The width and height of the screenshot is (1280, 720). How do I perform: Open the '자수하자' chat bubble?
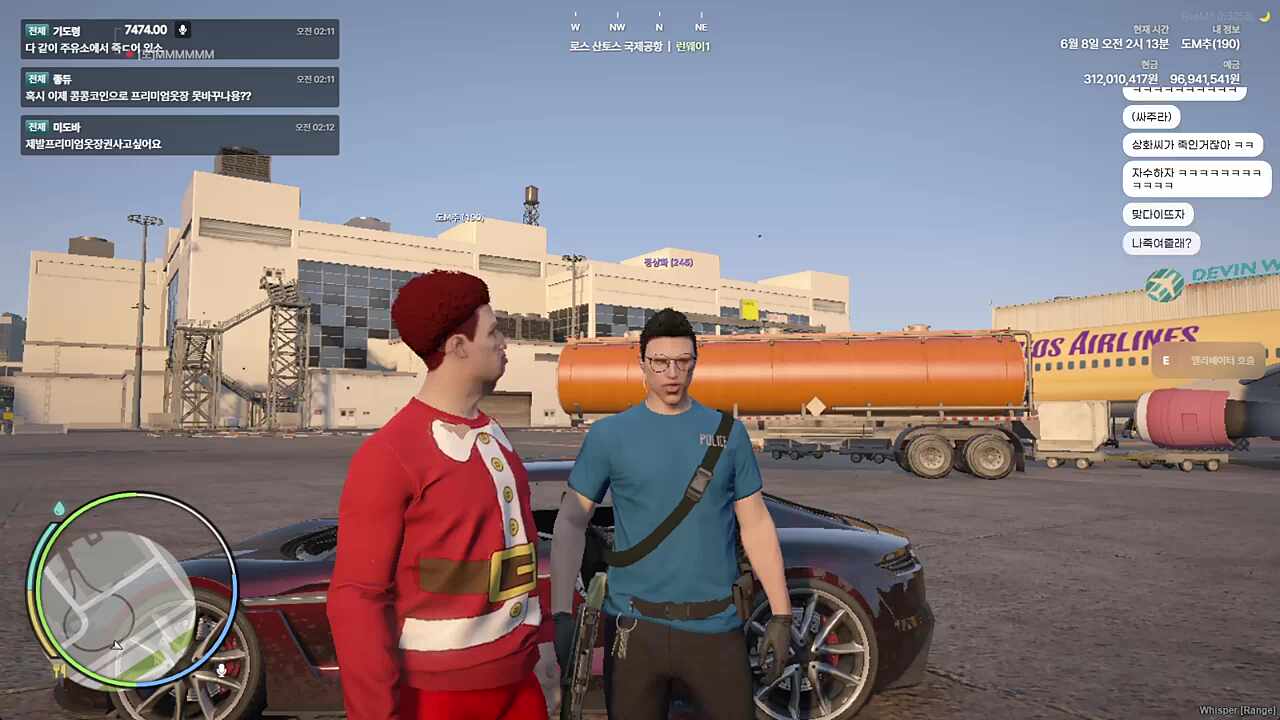point(1196,179)
